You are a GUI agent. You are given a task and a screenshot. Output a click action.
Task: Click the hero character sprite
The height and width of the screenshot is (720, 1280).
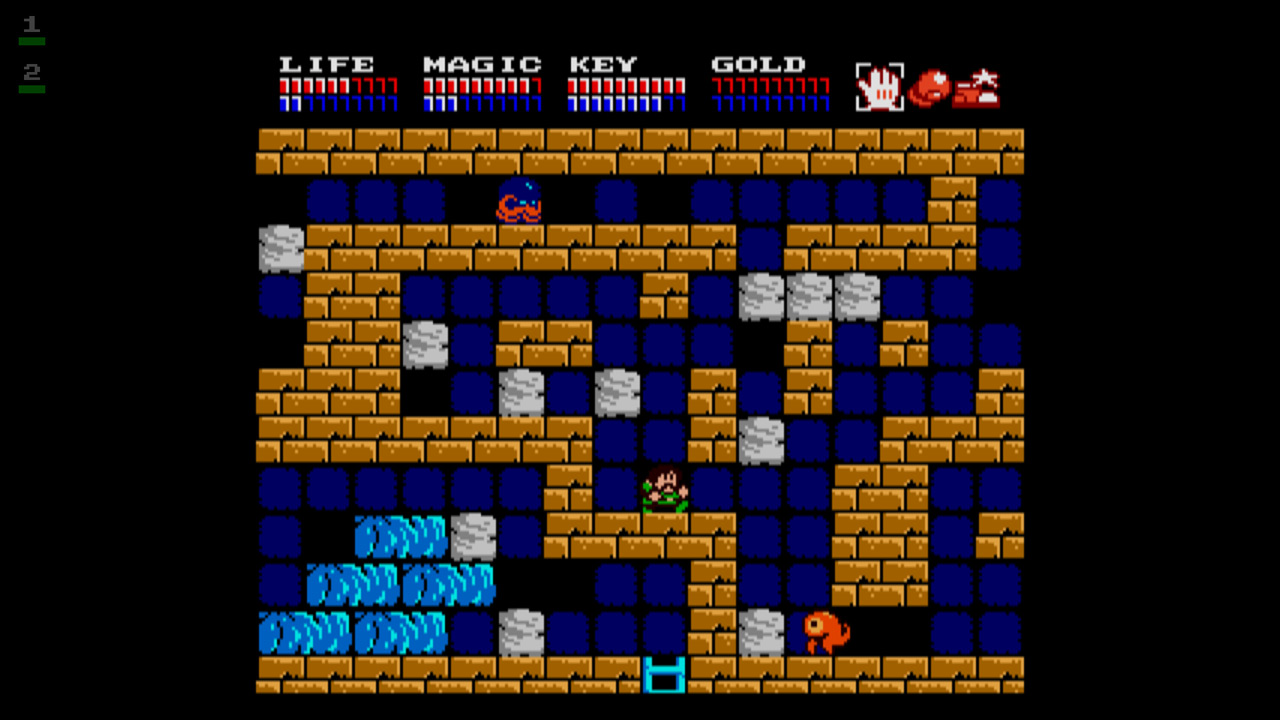(x=664, y=490)
